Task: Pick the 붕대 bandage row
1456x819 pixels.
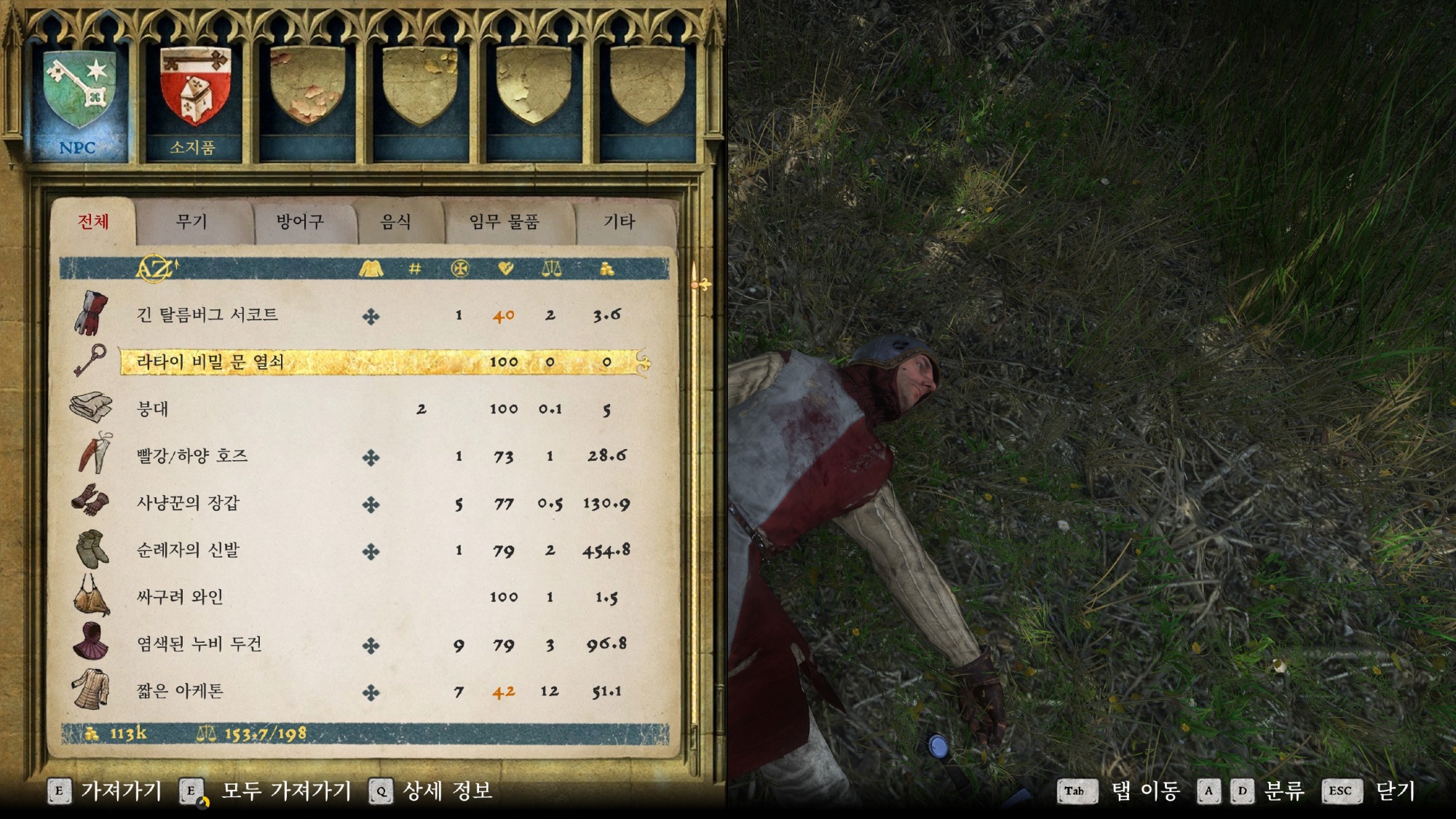Action: click(x=153, y=409)
